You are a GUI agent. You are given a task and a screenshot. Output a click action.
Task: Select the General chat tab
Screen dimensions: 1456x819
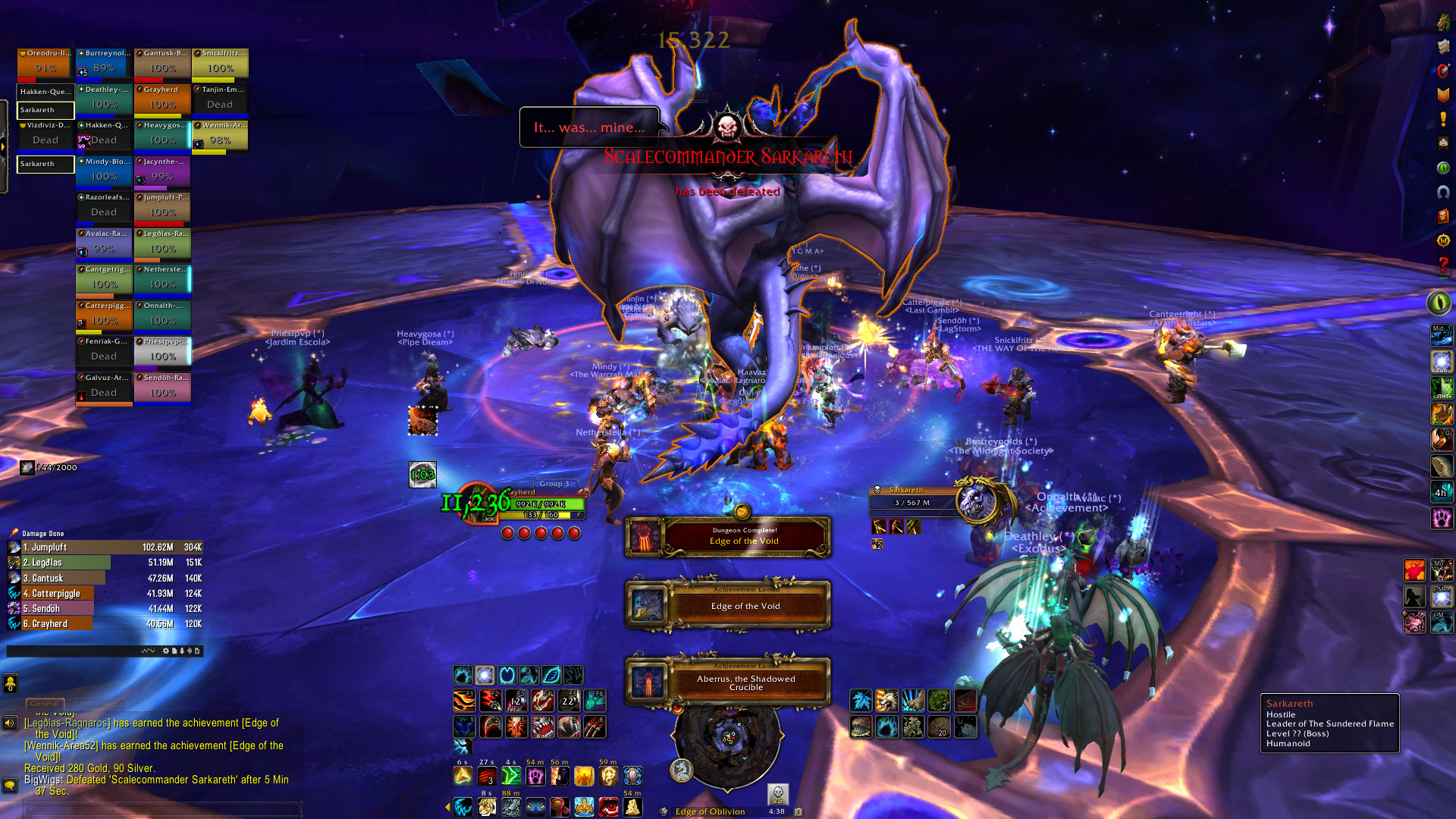45,704
